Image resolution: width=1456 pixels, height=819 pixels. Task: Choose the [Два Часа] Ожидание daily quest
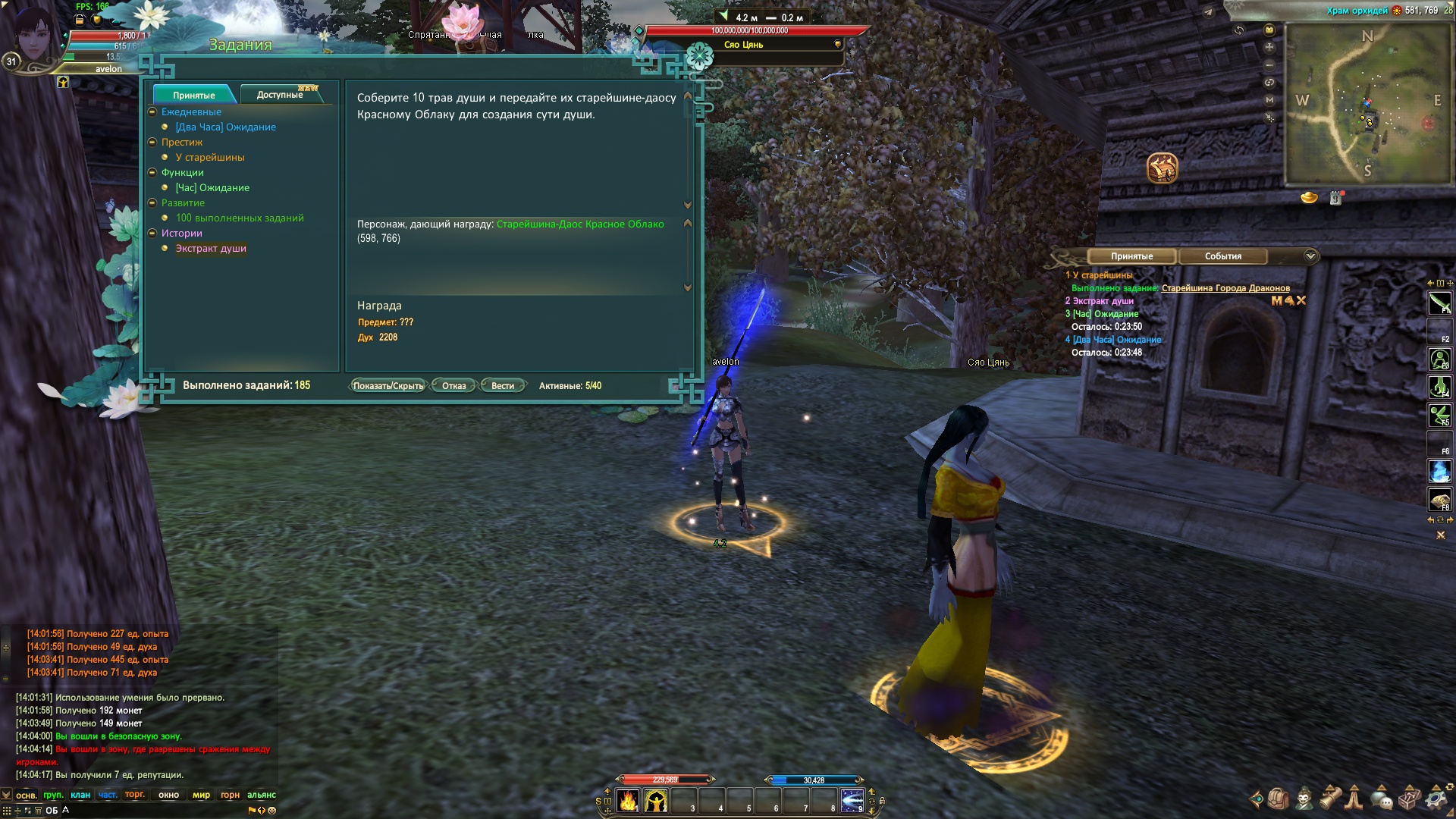pos(225,127)
